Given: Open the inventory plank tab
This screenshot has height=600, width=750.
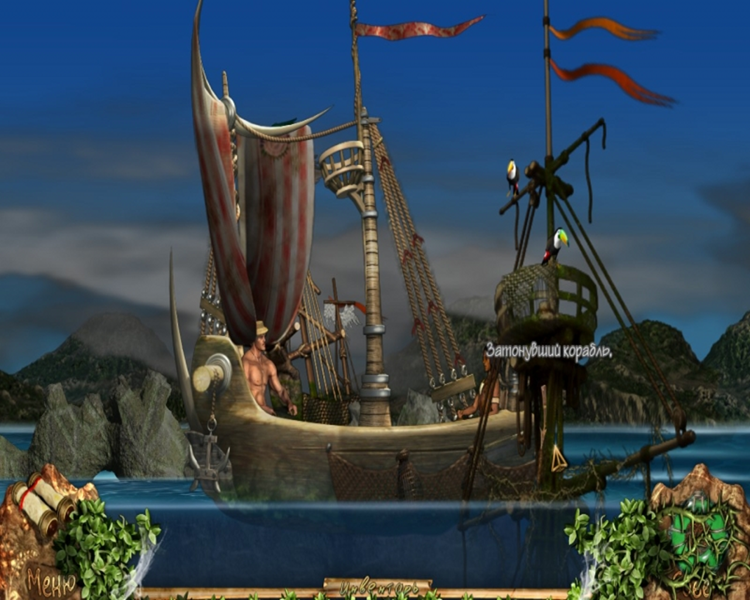Looking at the screenshot, I should click(x=377, y=585).
